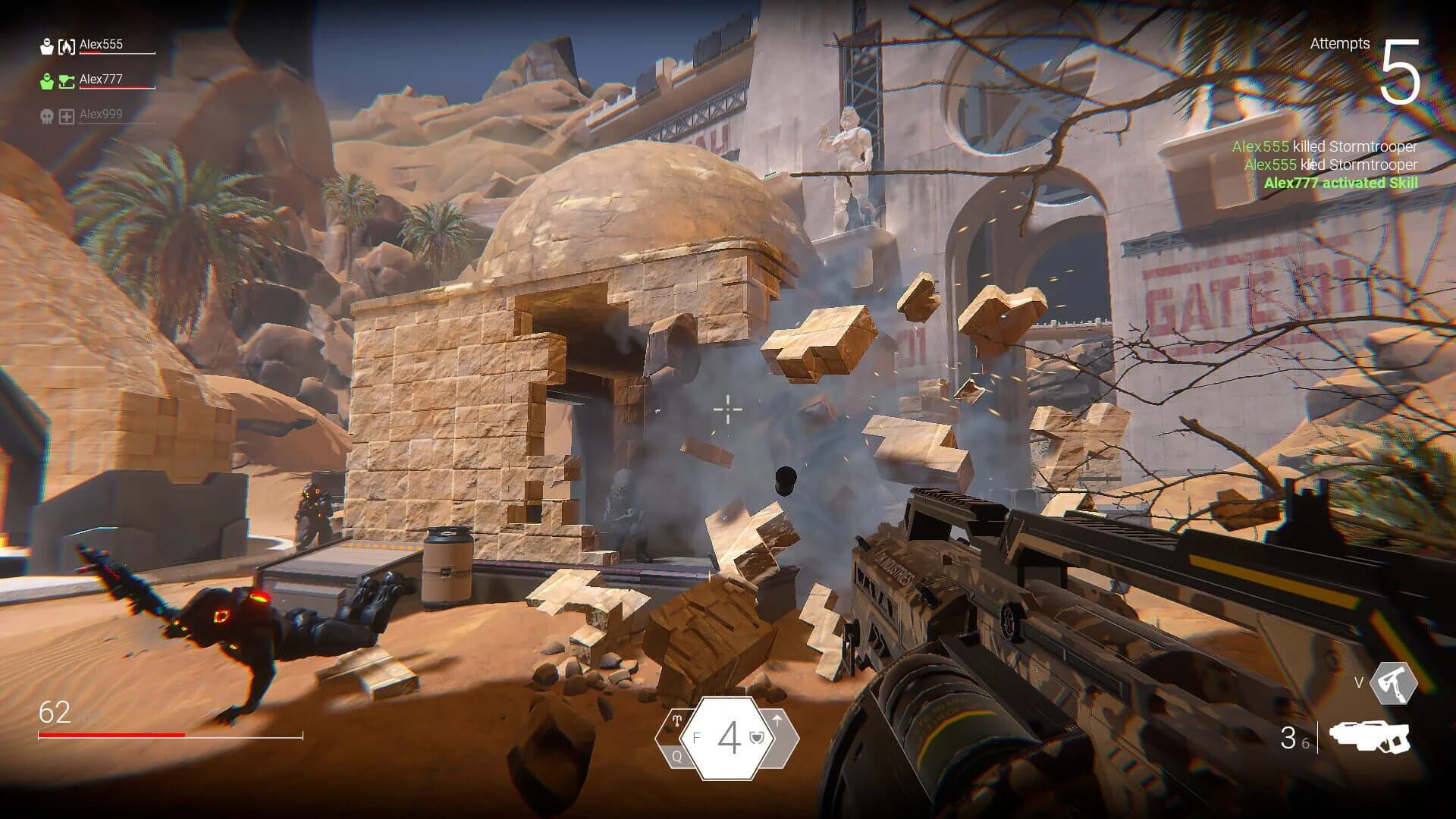Toggle Alex555's white player avatar icon

click(x=47, y=46)
